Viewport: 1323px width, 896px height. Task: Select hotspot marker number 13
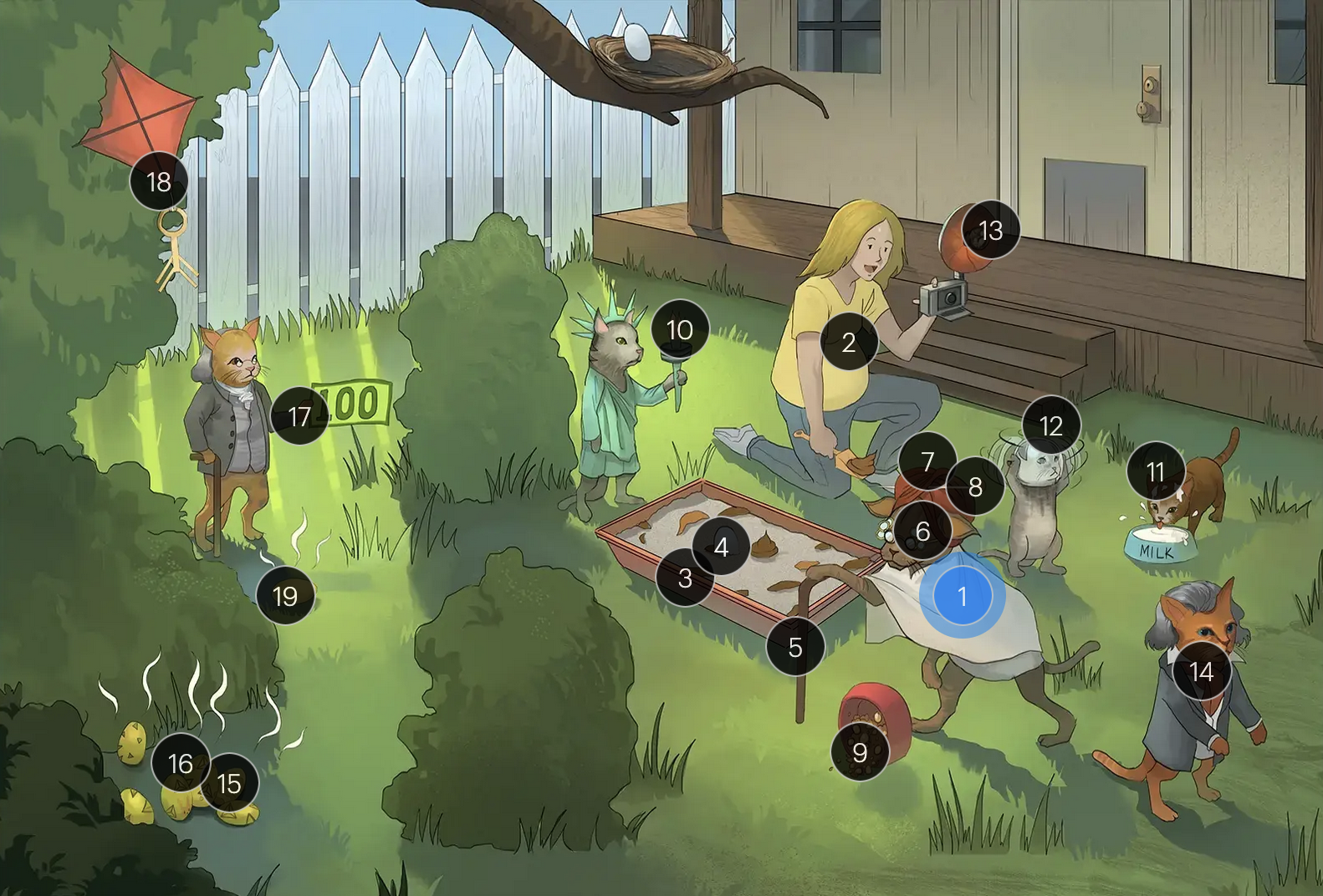click(990, 230)
